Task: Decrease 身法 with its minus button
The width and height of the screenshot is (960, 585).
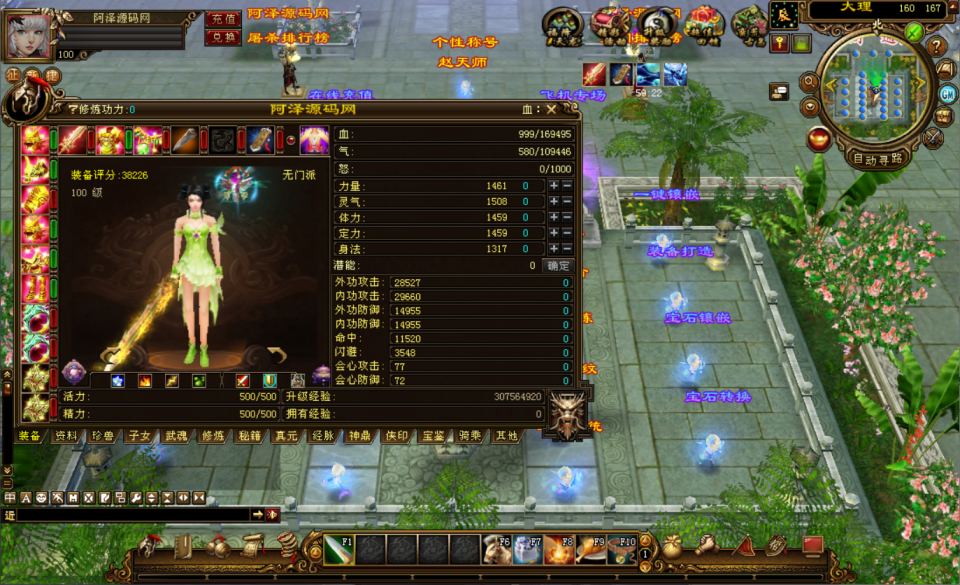Action: (x=567, y=249)
